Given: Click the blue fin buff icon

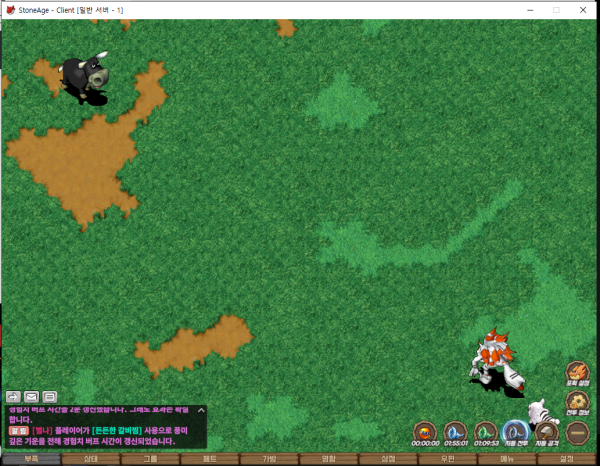Looking at the screenshot, I should coord(455,432).
